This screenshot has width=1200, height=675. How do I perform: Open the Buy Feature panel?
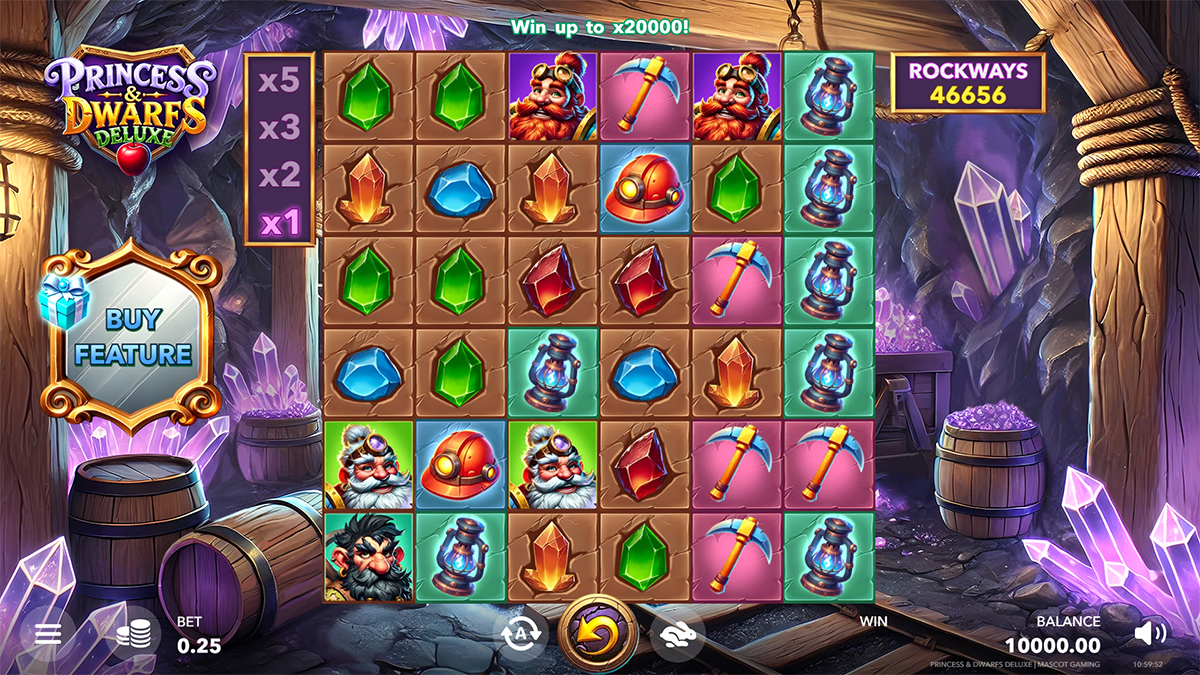[132, 338]
